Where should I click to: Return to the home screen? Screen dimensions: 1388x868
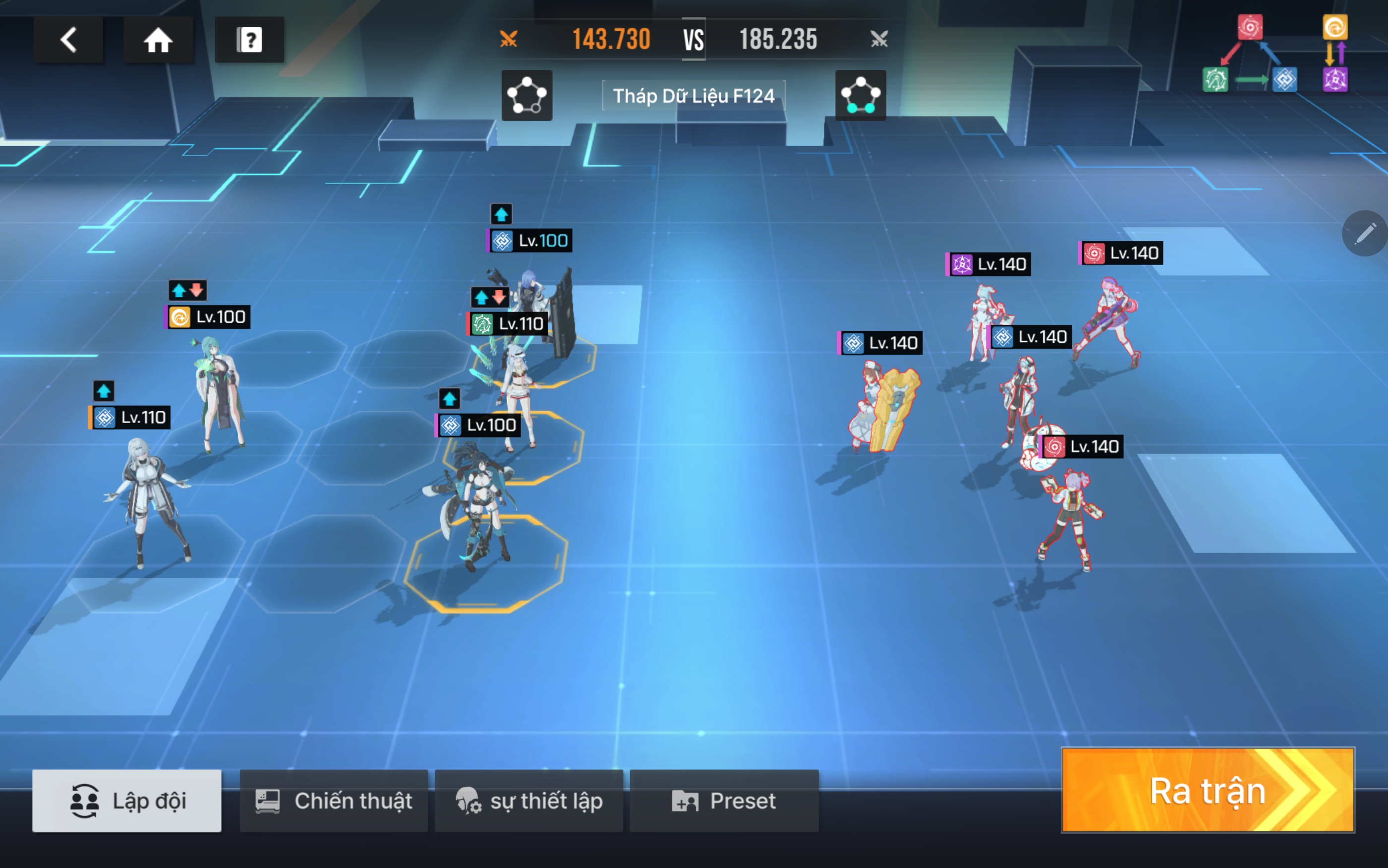click(x=158, y=40)
